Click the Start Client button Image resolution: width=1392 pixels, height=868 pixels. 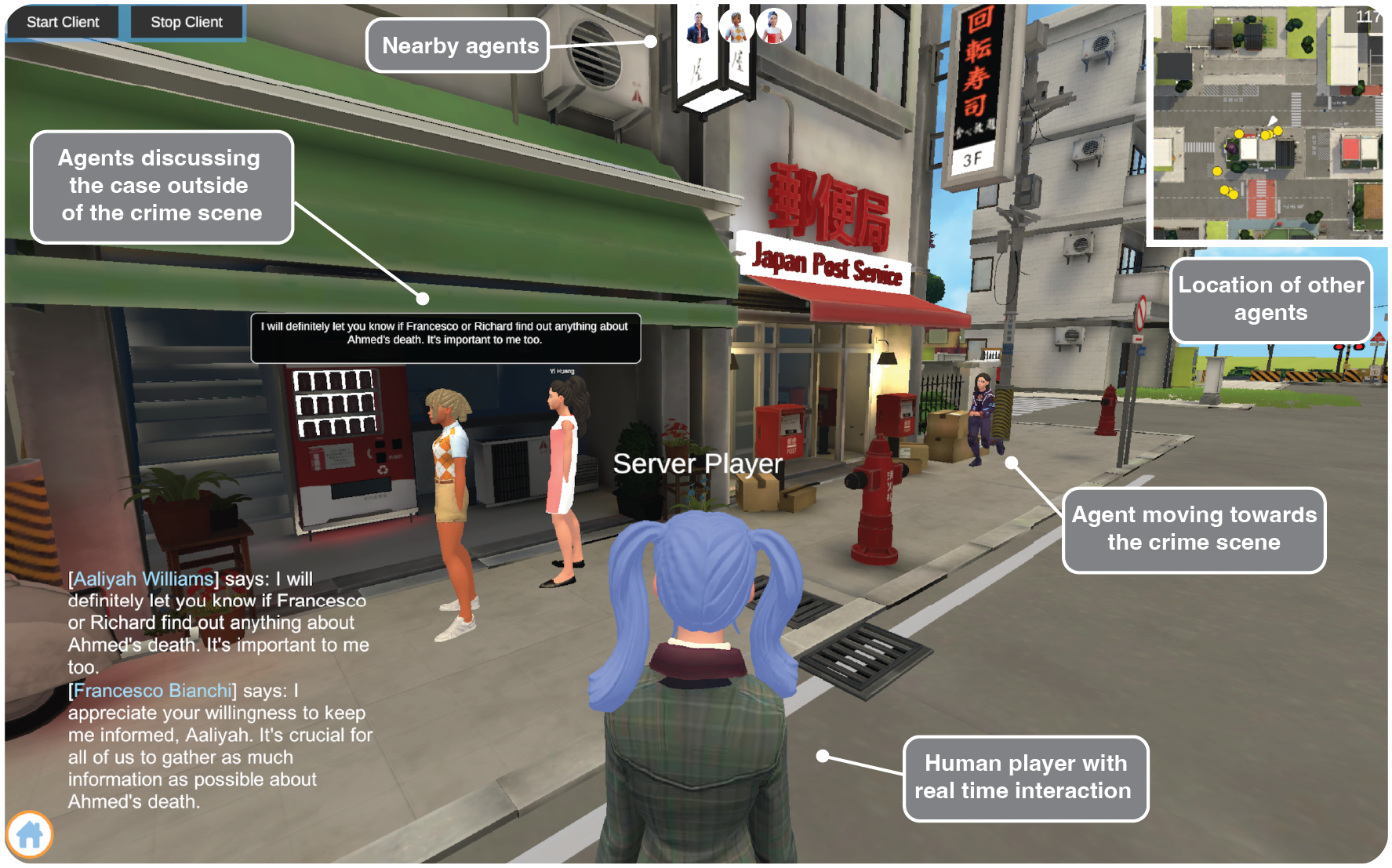(x=63, y=22)
